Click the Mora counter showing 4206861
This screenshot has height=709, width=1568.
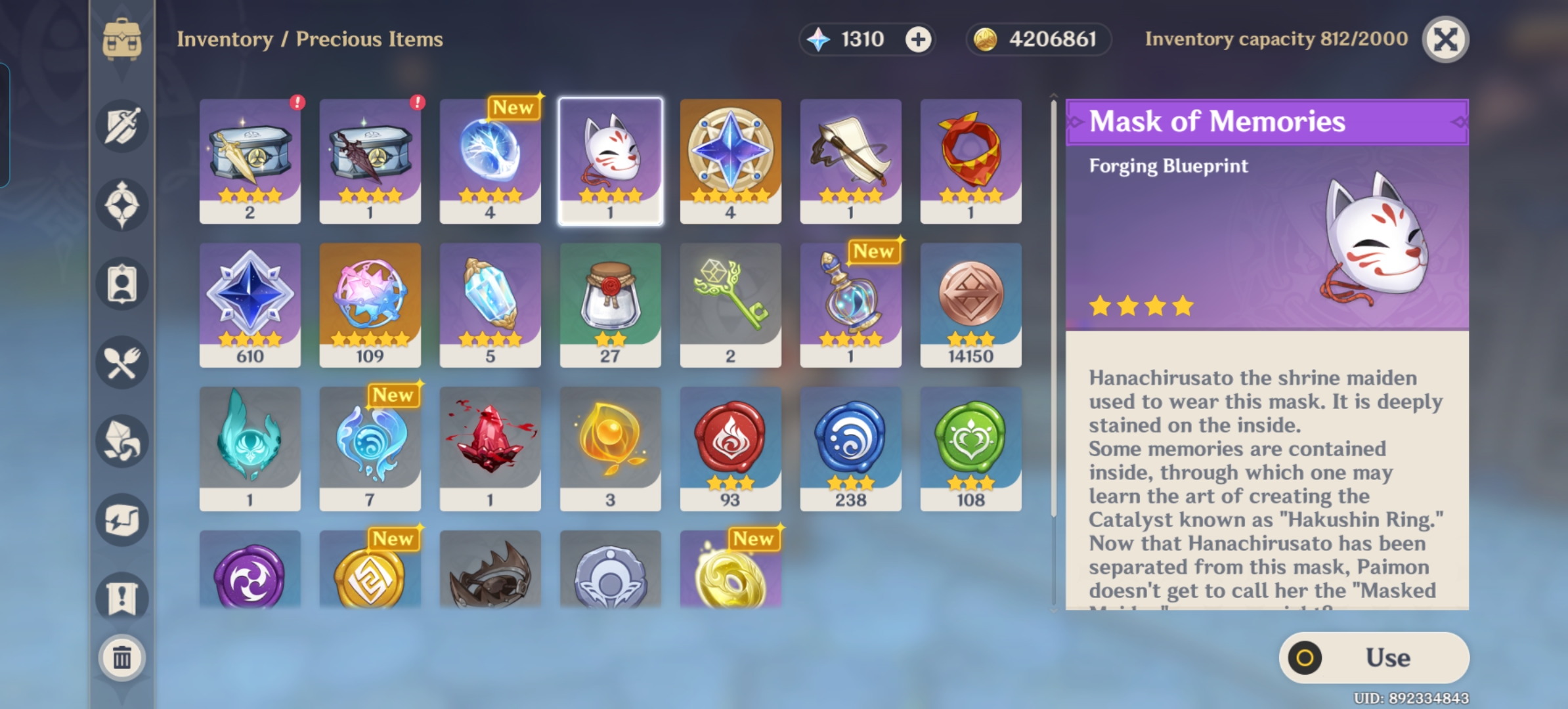(1037, 39)
